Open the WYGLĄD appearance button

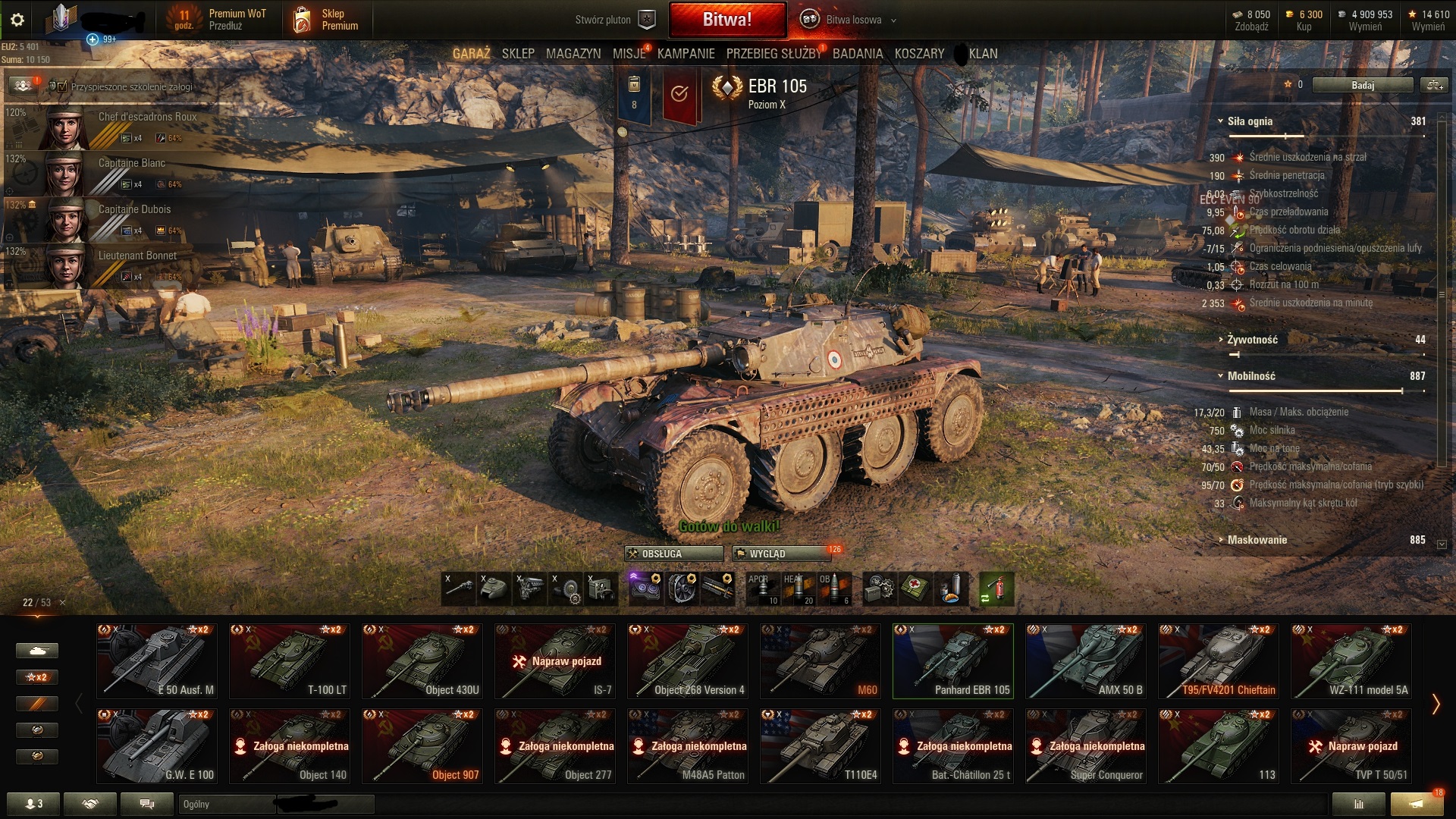(x=780, y=554)
